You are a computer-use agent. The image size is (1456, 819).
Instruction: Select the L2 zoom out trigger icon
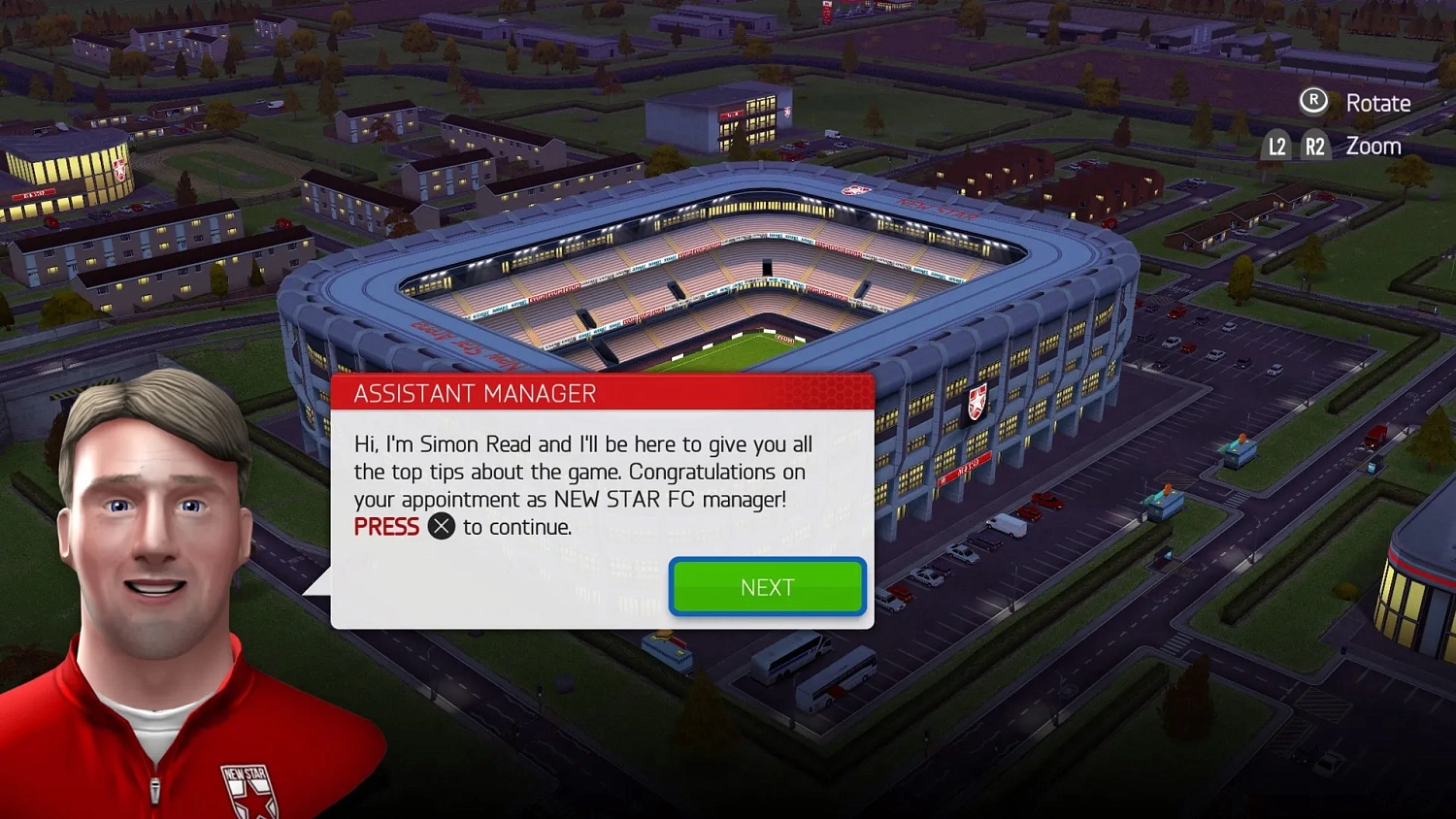pos(1276,146)
